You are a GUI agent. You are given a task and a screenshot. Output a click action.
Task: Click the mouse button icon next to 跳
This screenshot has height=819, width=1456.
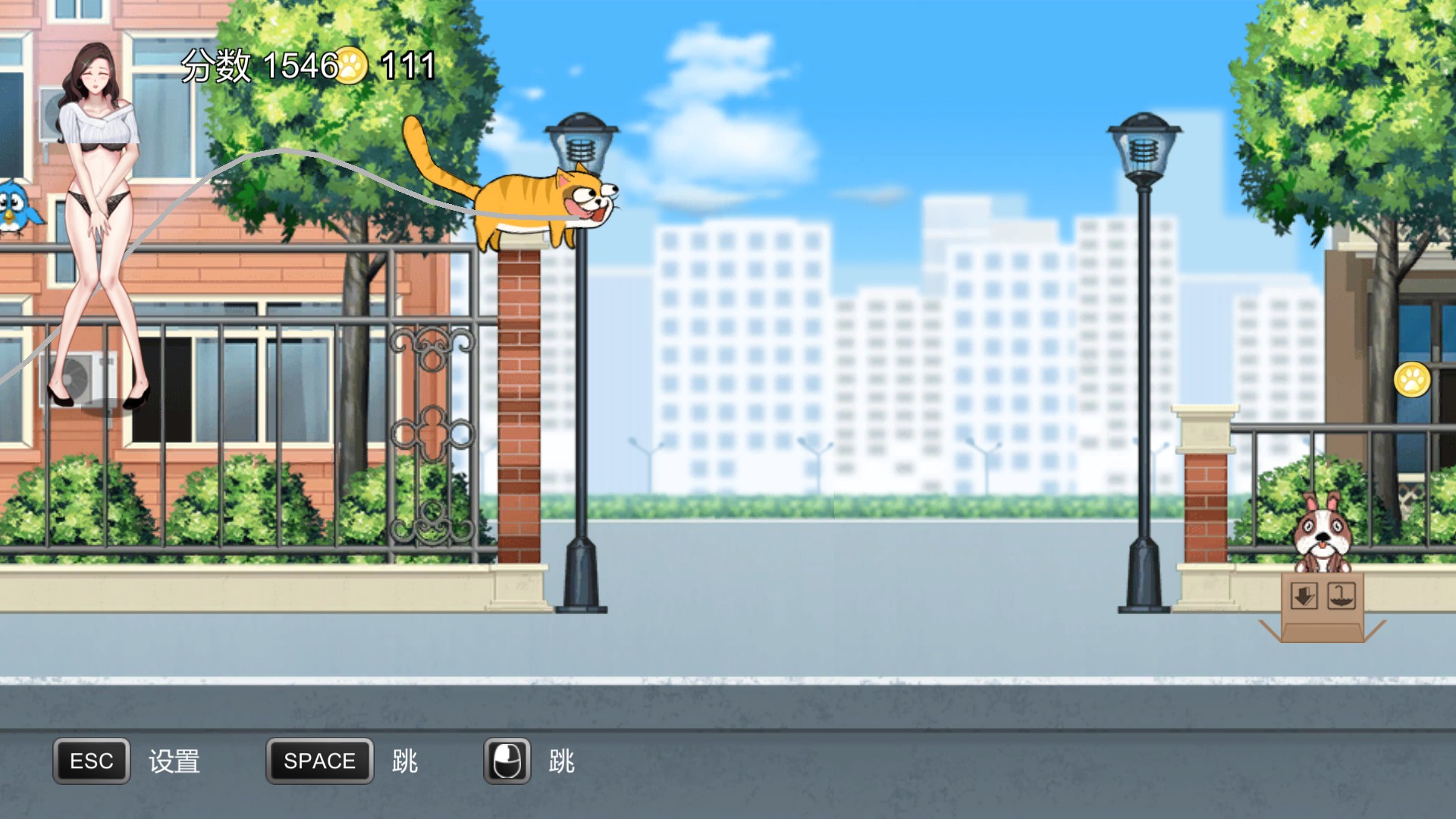tap(507, 761)
